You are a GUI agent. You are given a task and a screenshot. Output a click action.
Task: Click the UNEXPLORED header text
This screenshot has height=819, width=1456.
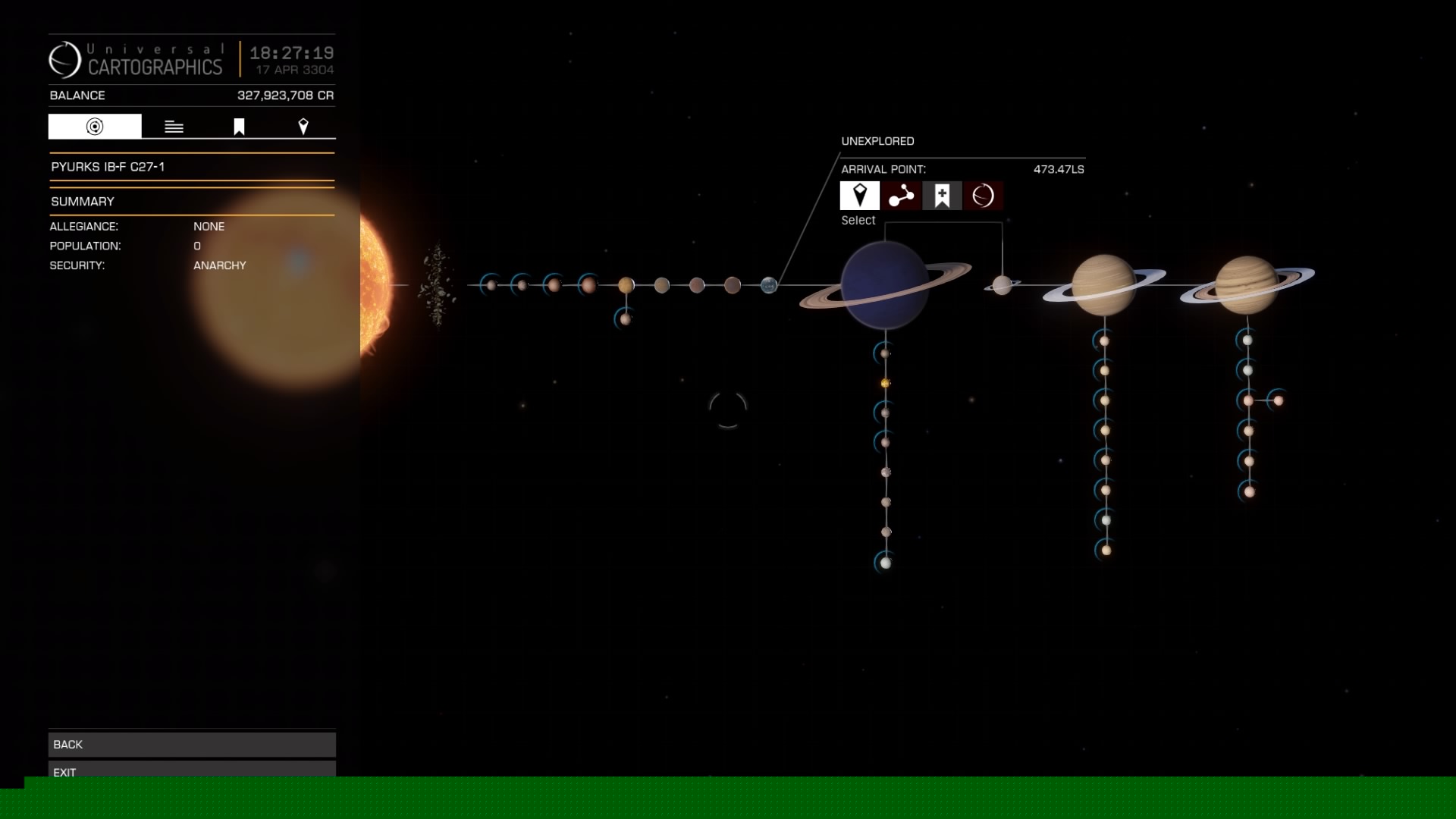pyautogui.click(x=878, y=140)
